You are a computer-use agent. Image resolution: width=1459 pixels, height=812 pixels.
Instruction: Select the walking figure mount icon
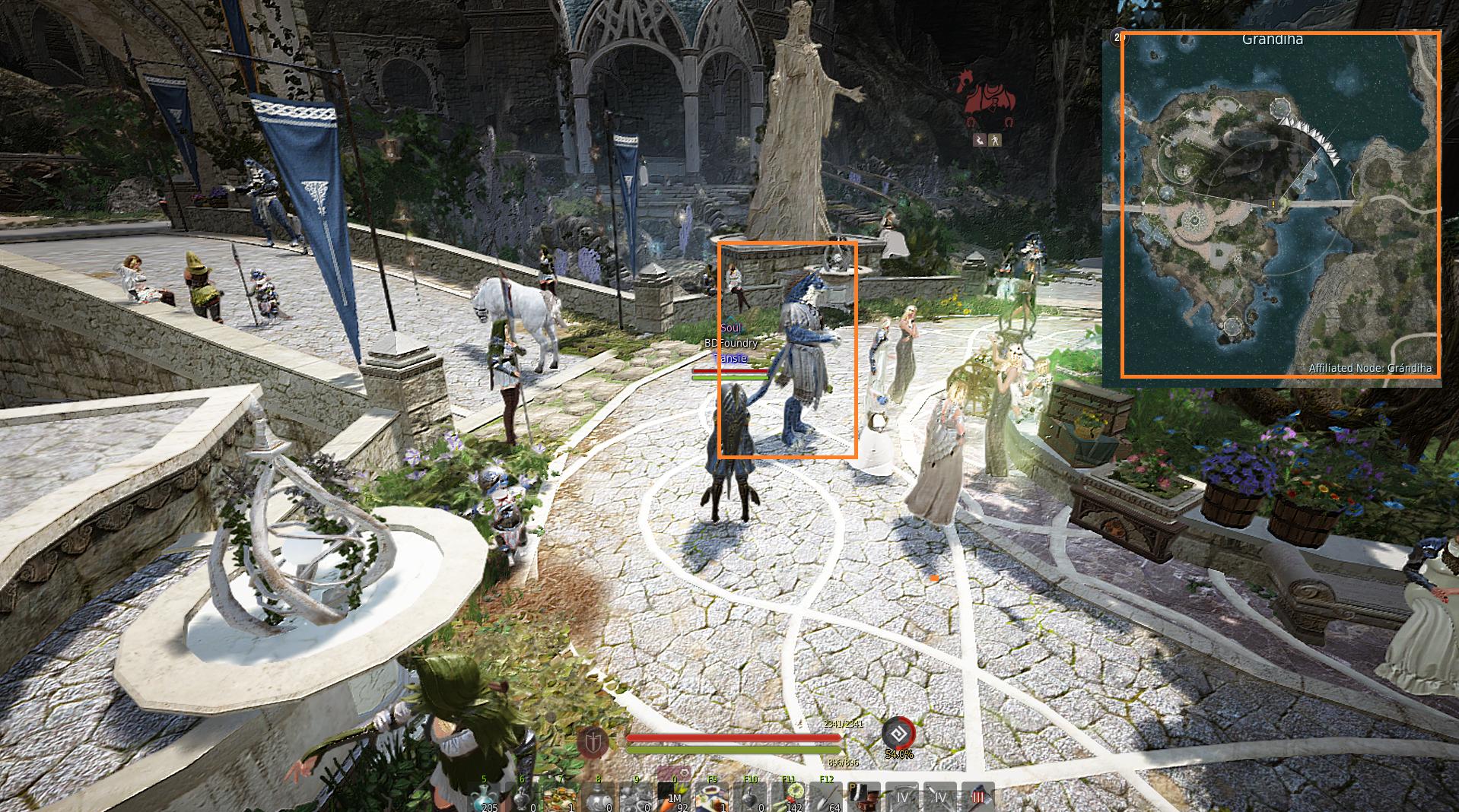[x=996, y=140]
